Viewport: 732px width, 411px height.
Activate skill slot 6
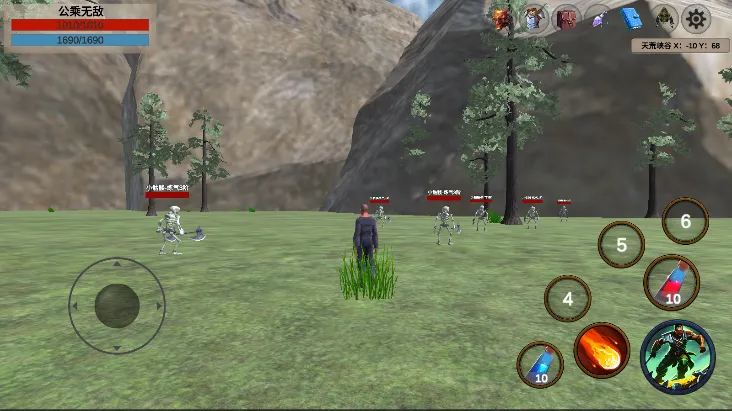click(685, 221)
